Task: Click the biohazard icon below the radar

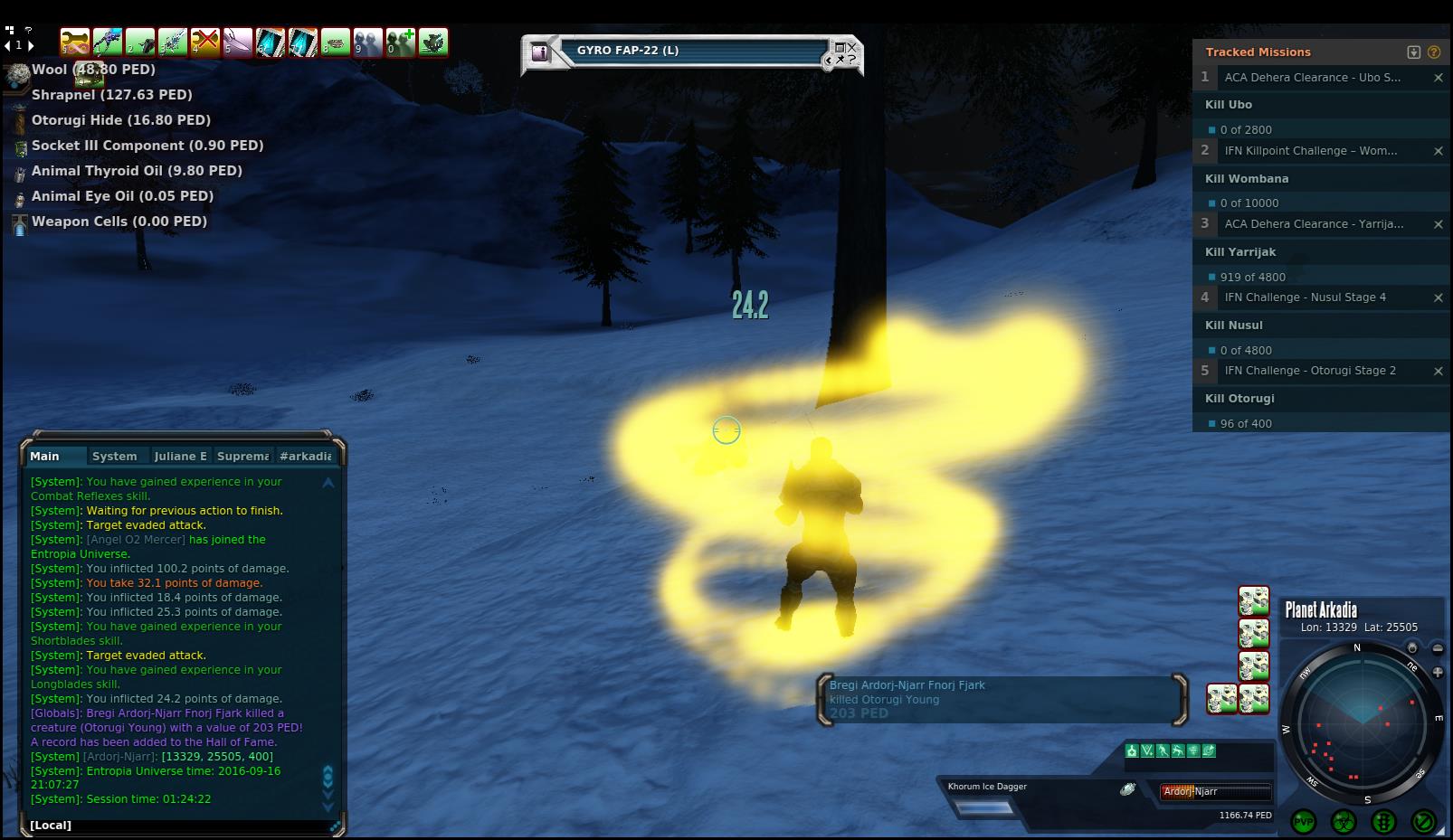Action: tap(1344, 822)
